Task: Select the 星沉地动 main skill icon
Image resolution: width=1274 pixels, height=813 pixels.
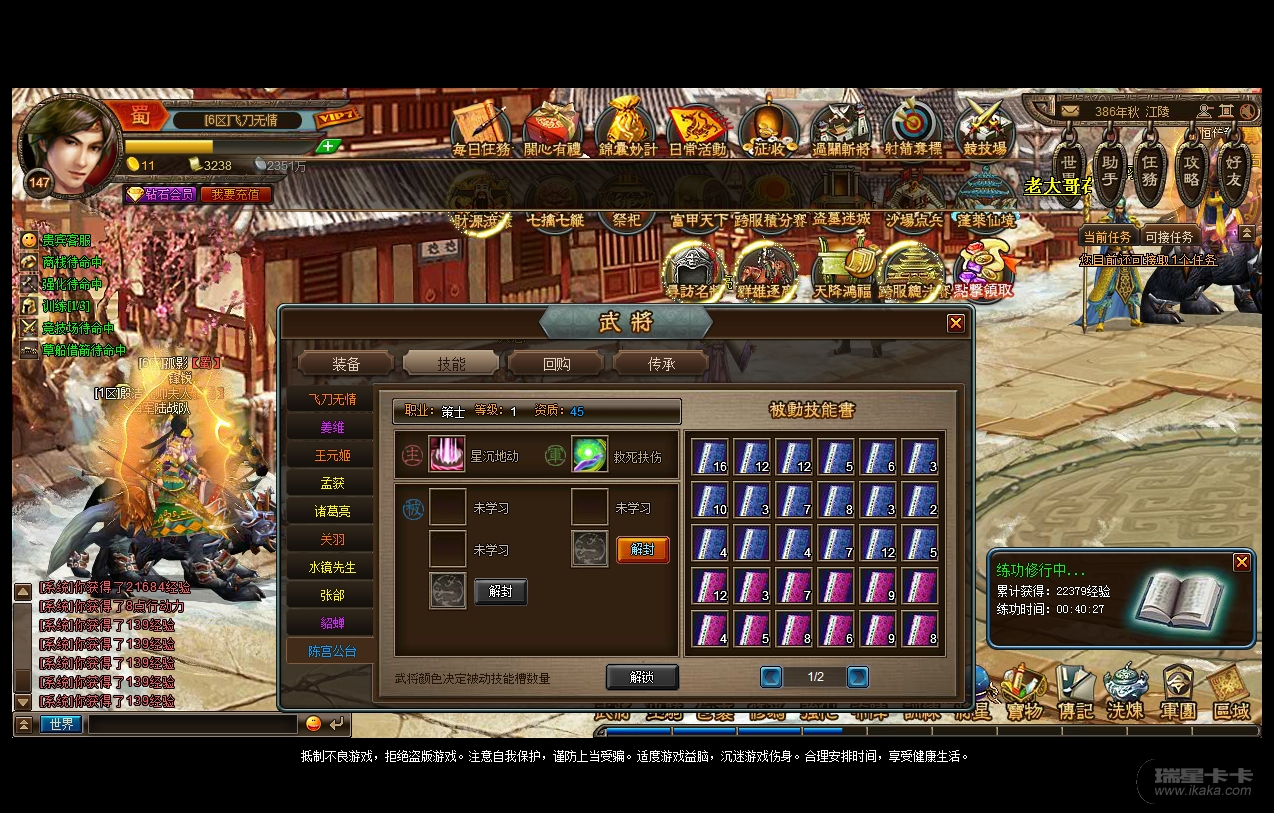Action: click(x=447, y=454)
